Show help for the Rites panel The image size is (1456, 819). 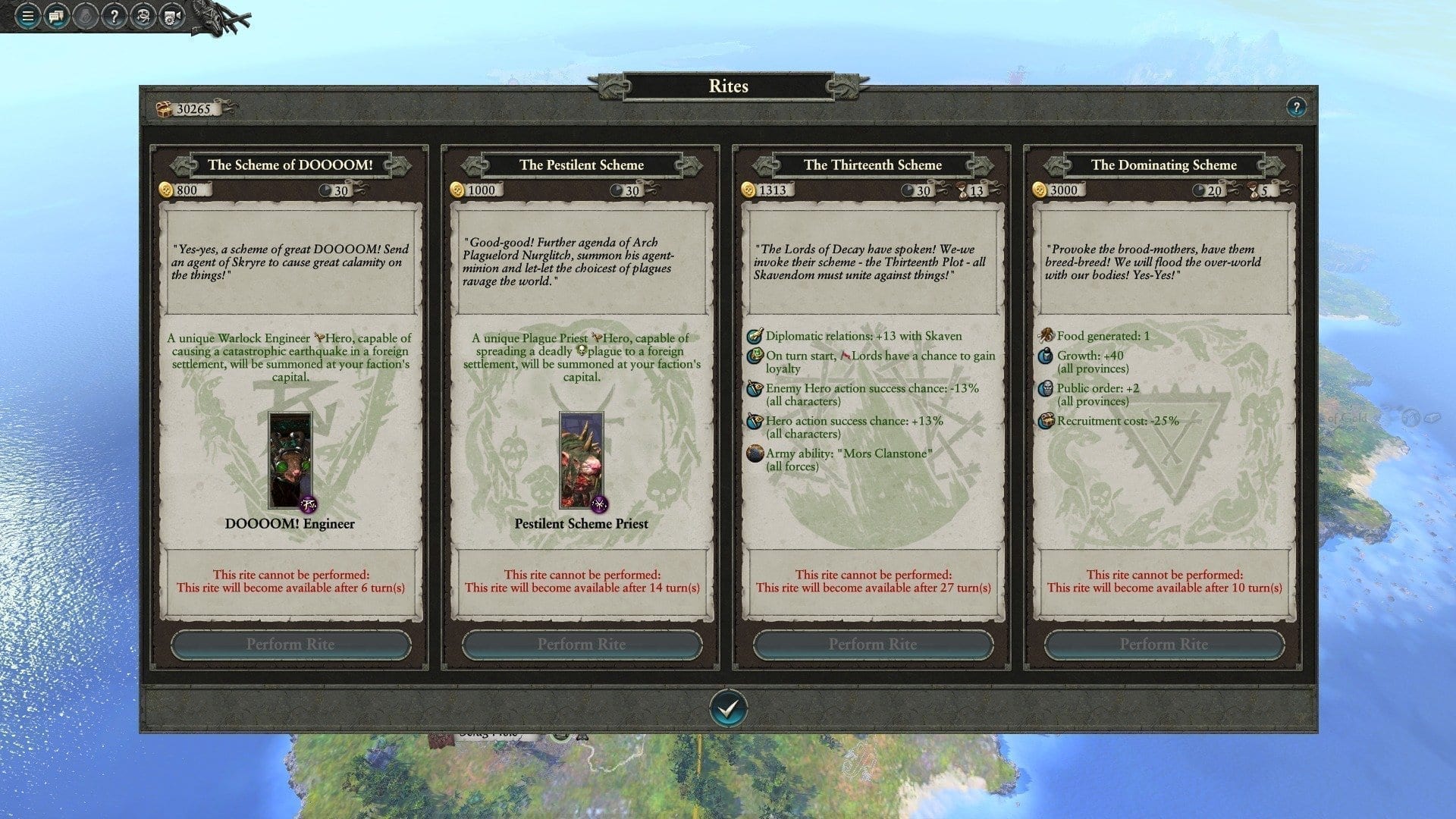[1296, 107]
